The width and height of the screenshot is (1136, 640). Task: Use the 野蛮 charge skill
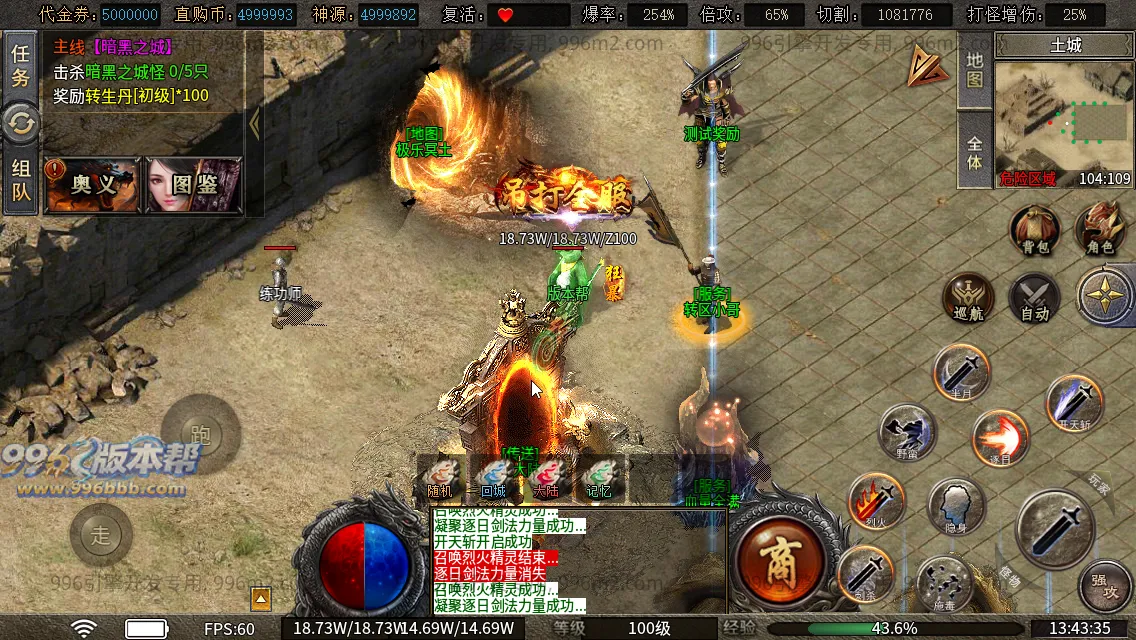coord(907,432)
